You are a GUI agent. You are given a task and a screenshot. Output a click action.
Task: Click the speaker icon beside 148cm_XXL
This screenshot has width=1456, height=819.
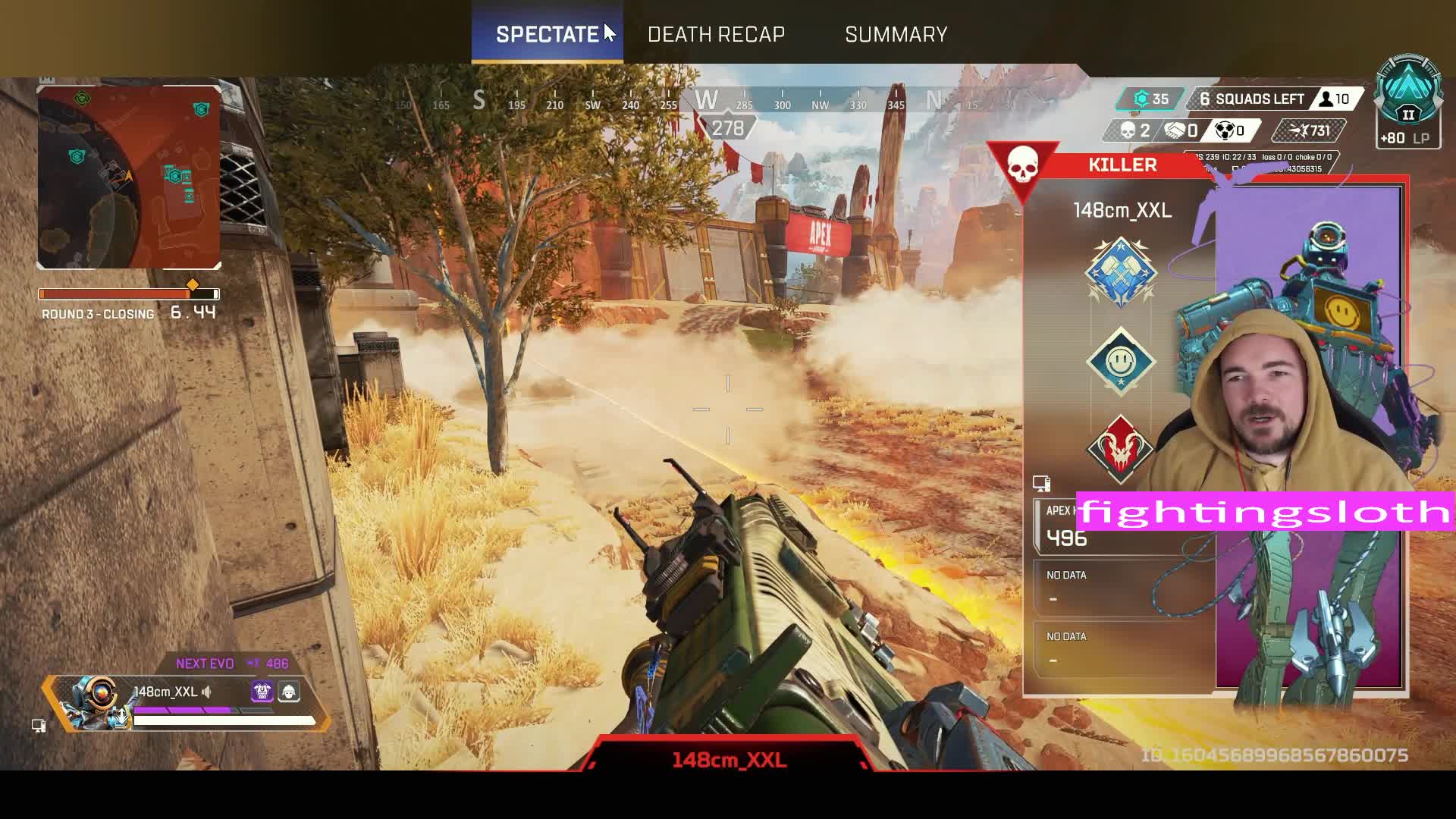(x=207, y=692)
